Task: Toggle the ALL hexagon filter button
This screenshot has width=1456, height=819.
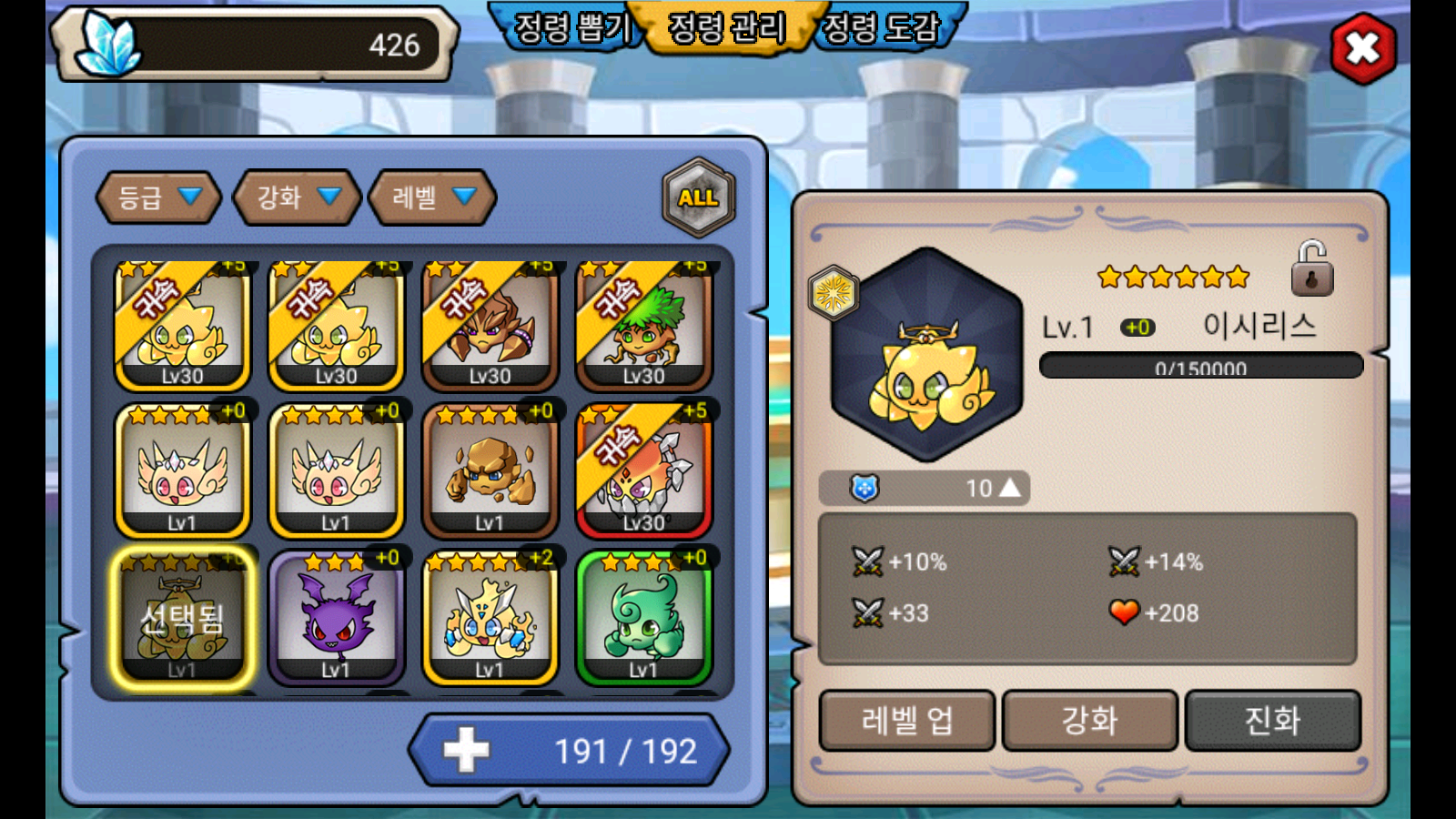Action: pos(698,197)
